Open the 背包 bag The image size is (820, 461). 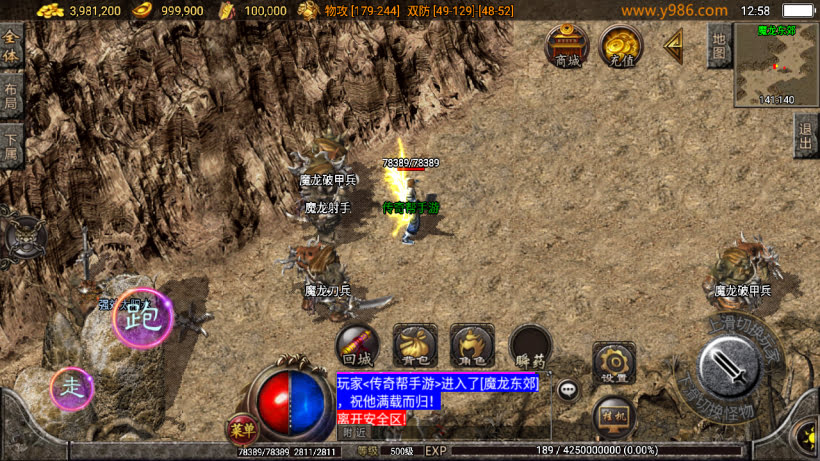[x=414, y=346]
